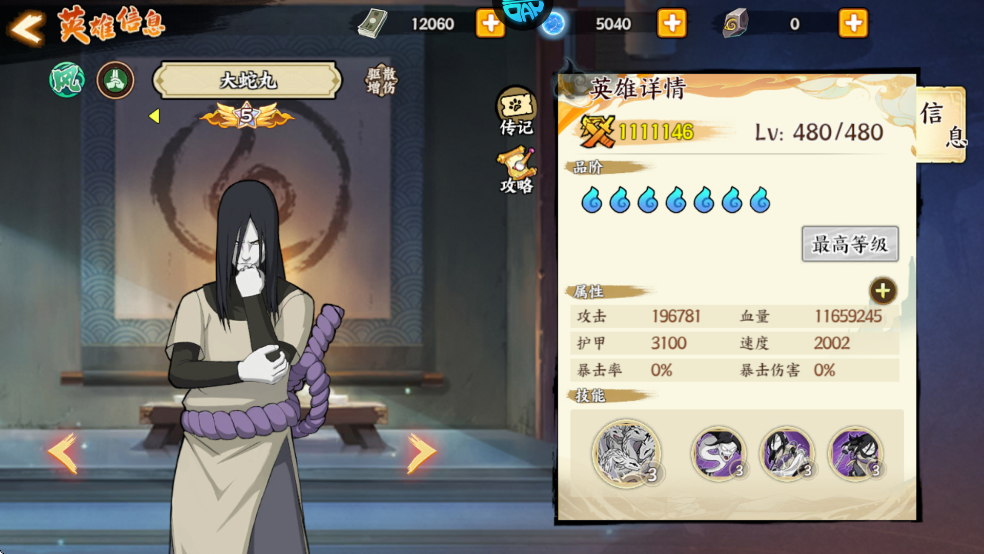Screen dimensions: 984x554
Task: Show the previous hero with left arrow
Action: tap(62, 453)
